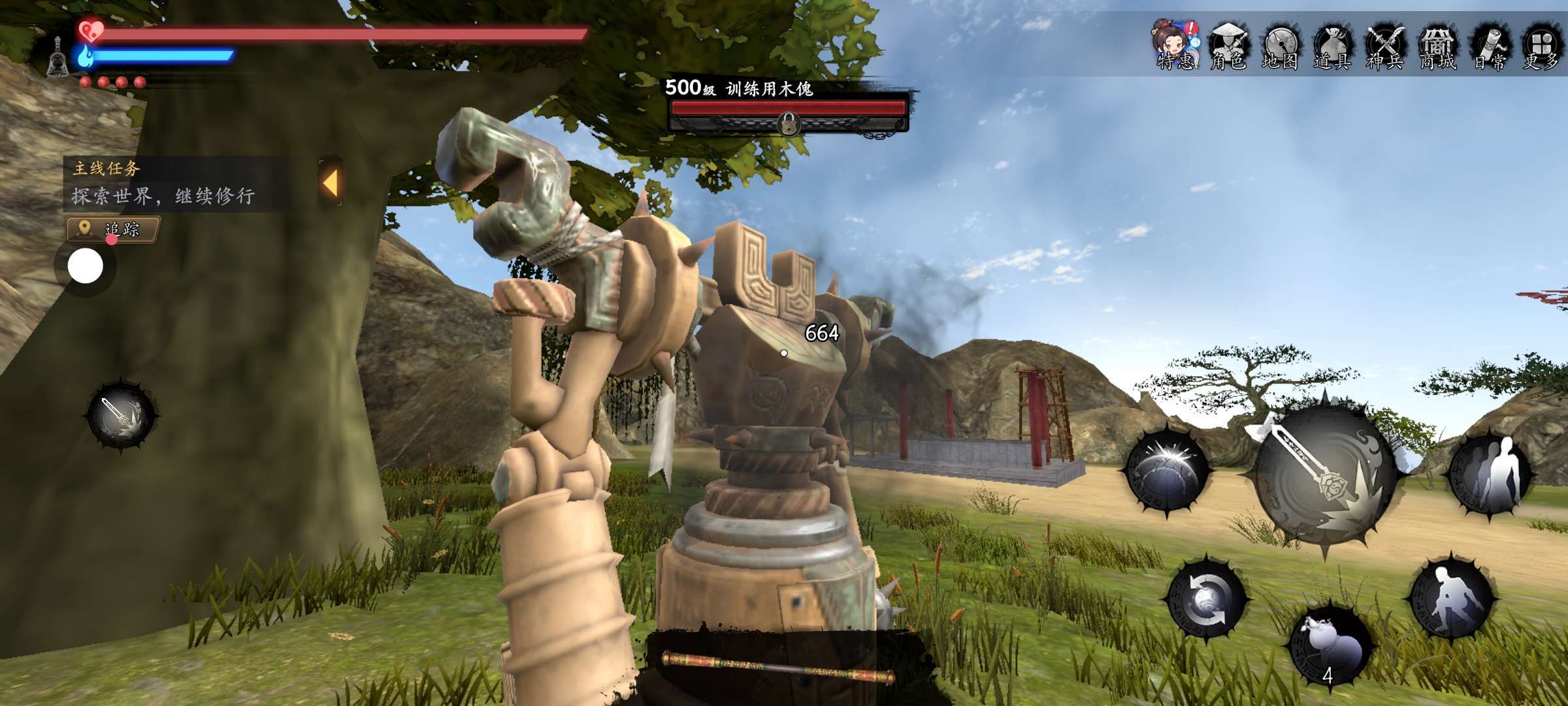Touch the white virtual joystick knob
This screenshot has width=1568, height=706.
86,266
